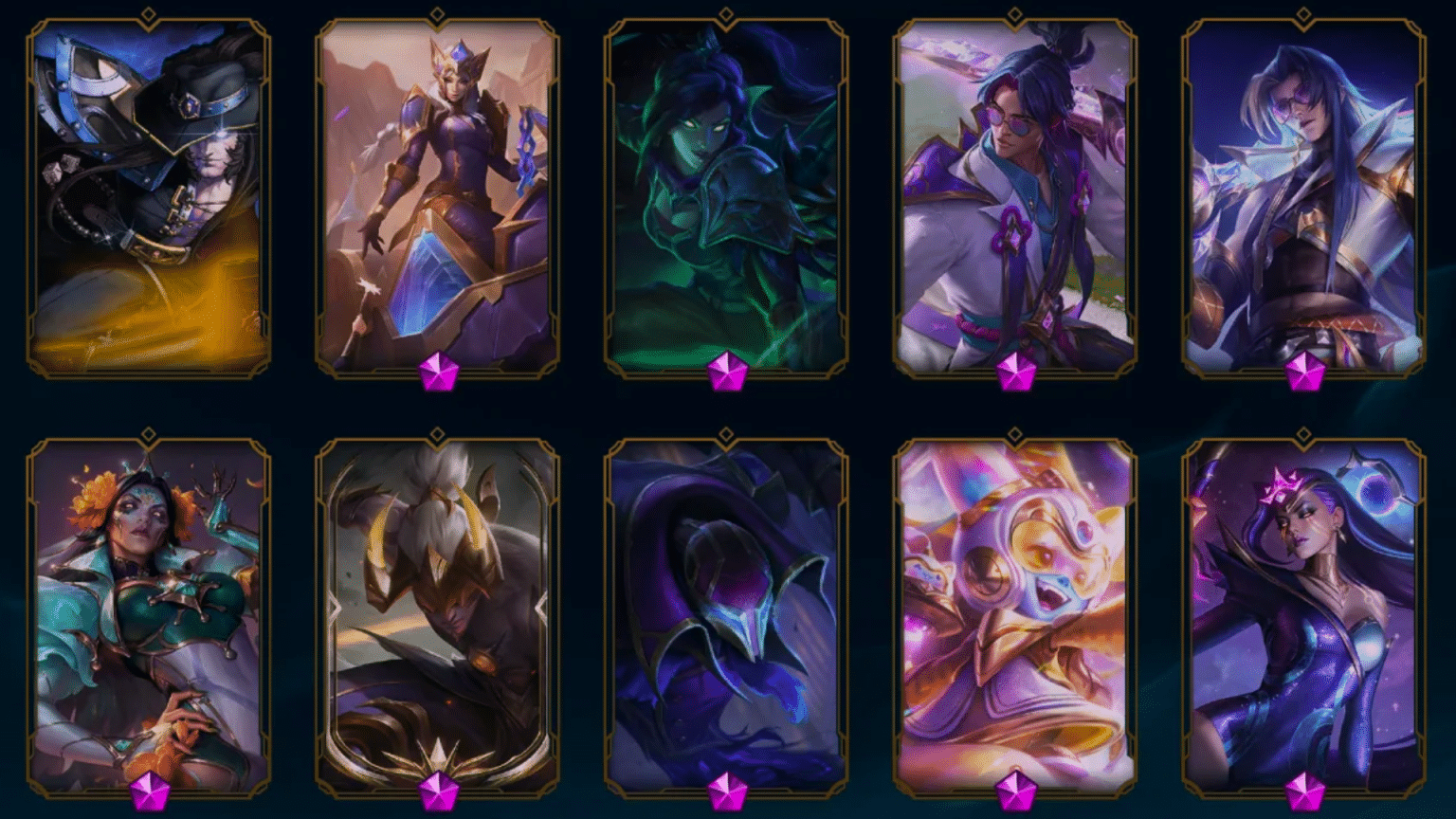
Task: Select the gem under the green spectral champion card
Action: coord(727,371)
